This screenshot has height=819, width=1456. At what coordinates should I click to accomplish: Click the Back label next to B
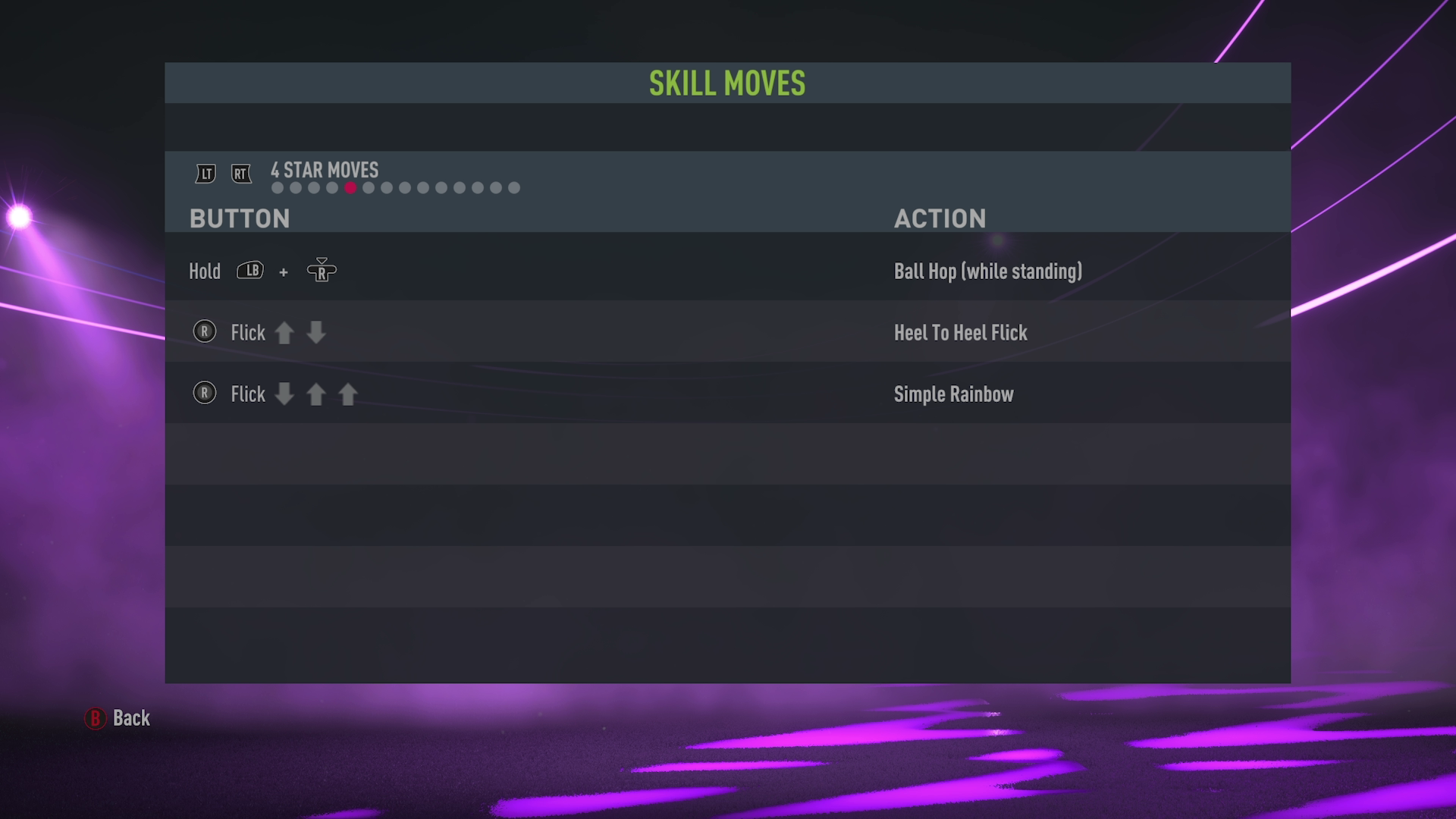pyautogui.click(x=130, y=718)
